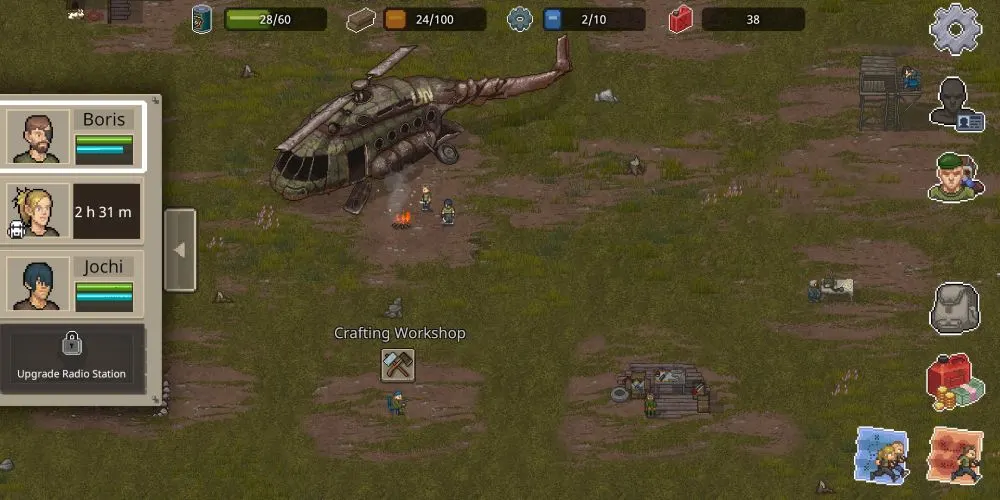This screenshot has height=500, width=1000.
Task: Open the fuel can and cash shop
Action: 954,383
